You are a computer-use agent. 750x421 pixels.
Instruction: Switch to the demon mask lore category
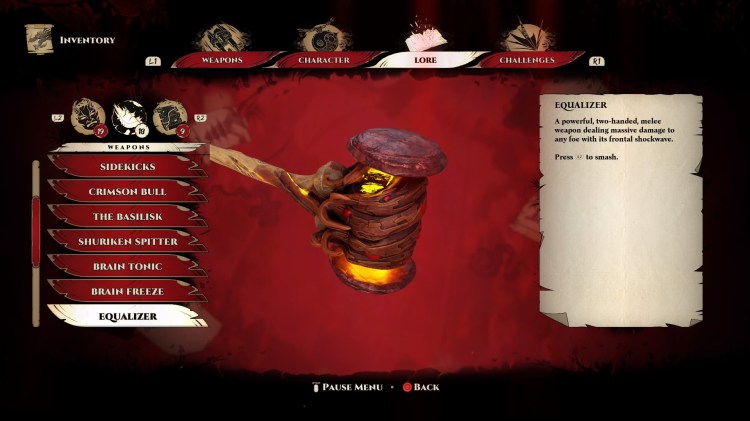[87, 116]
